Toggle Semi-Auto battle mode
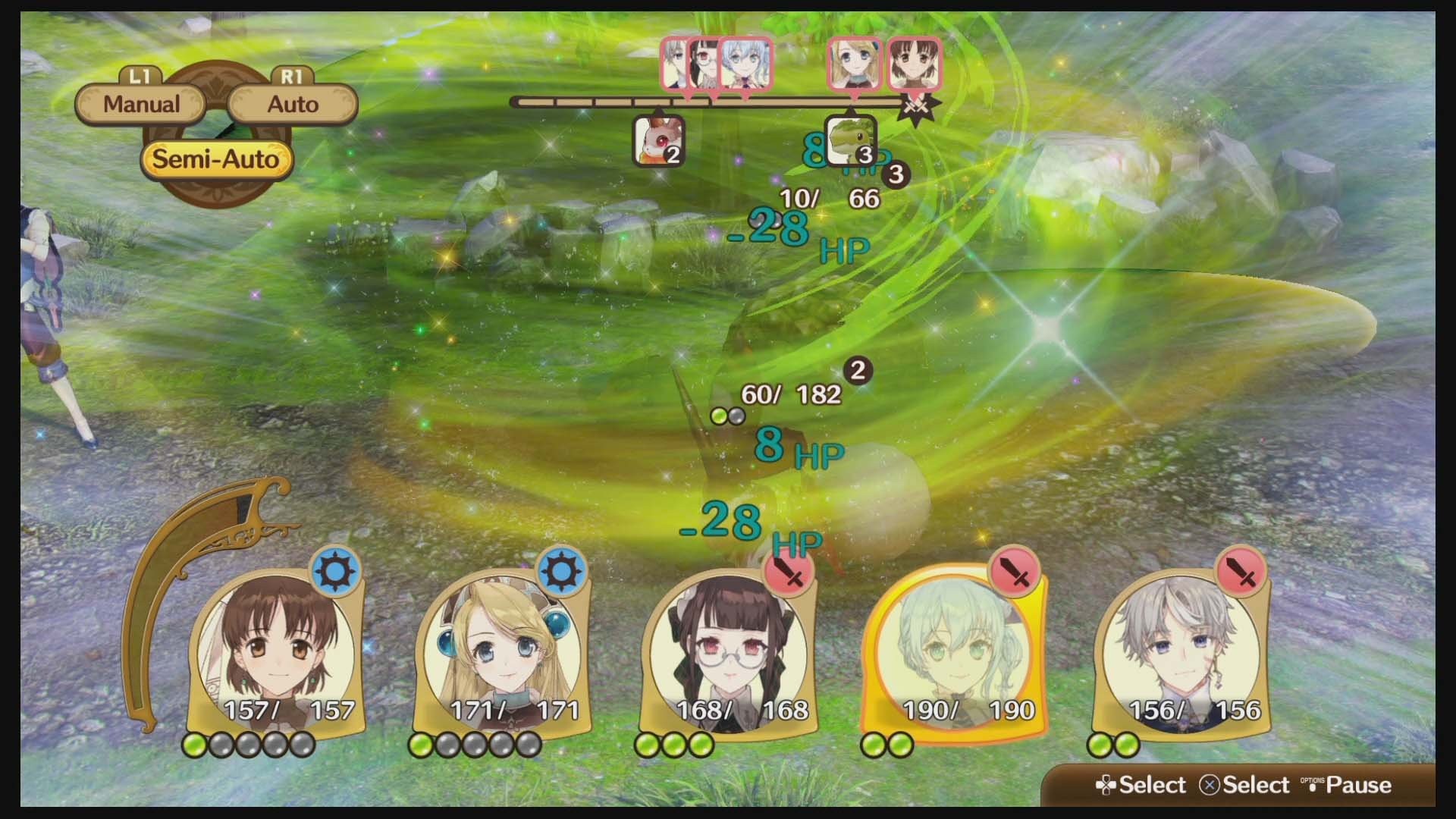The width and height of the screenshot is (1456, 819). pyautogui.click(x=216, y=158)
